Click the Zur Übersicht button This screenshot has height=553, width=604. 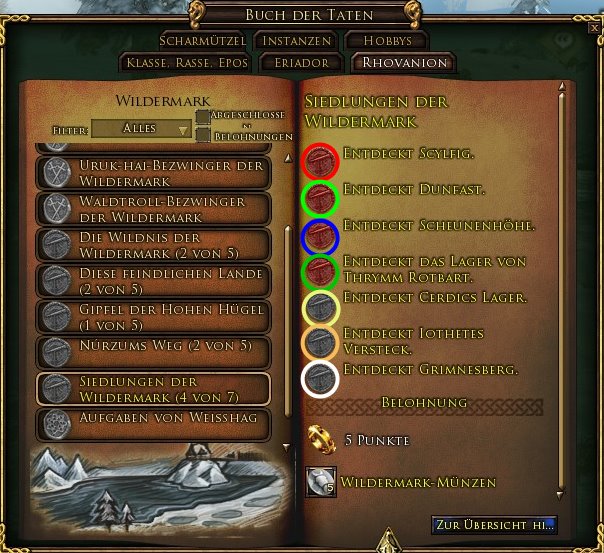(x=493, y=524)
